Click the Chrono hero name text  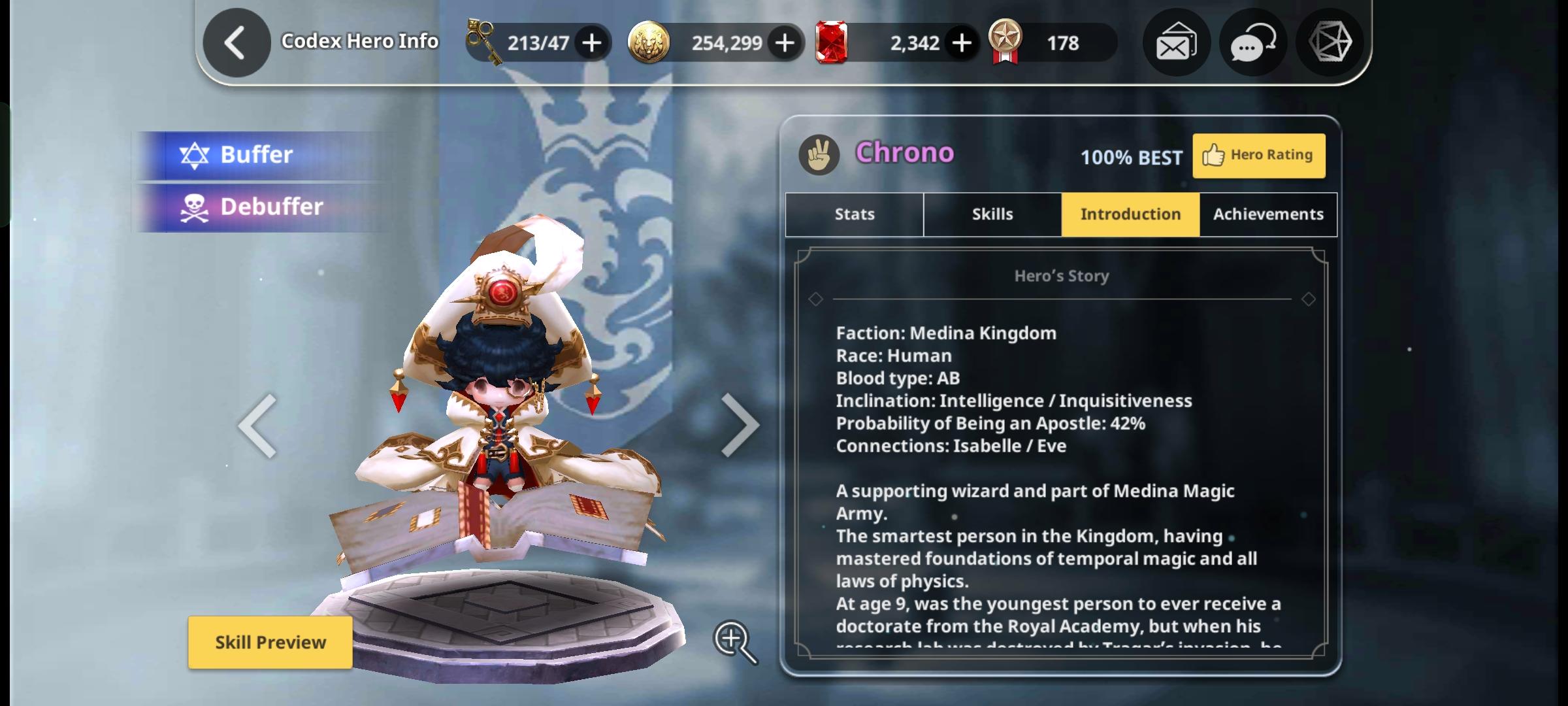pos(906,154)
